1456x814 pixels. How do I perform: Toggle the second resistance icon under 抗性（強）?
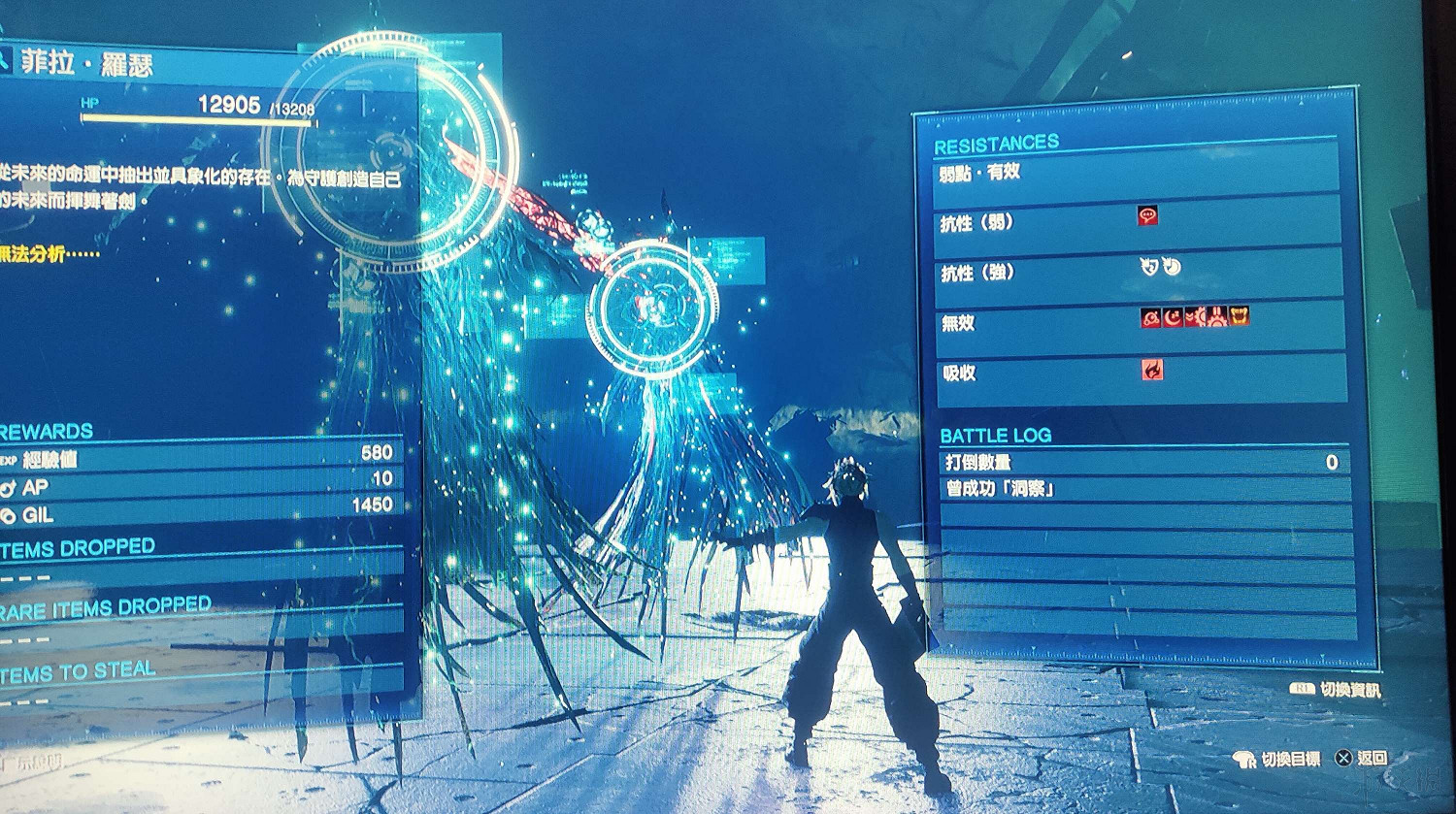pos(1172,266)
